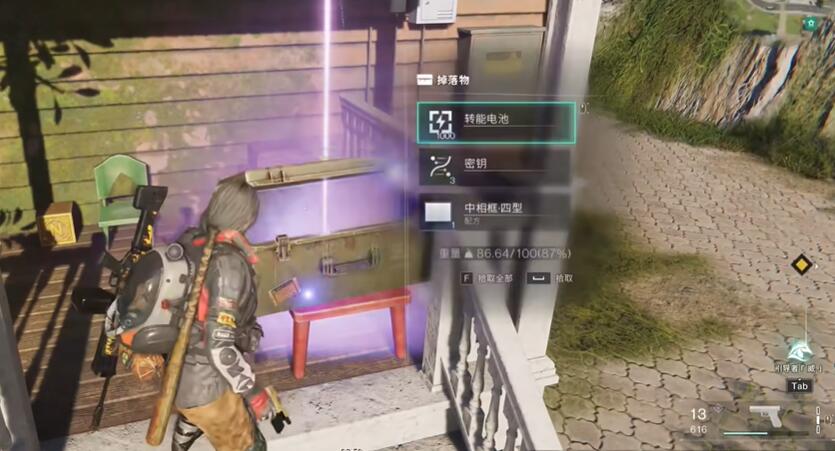Click the yellow diamond objective marker
This screenshot has width=835, height=451.
799,265
